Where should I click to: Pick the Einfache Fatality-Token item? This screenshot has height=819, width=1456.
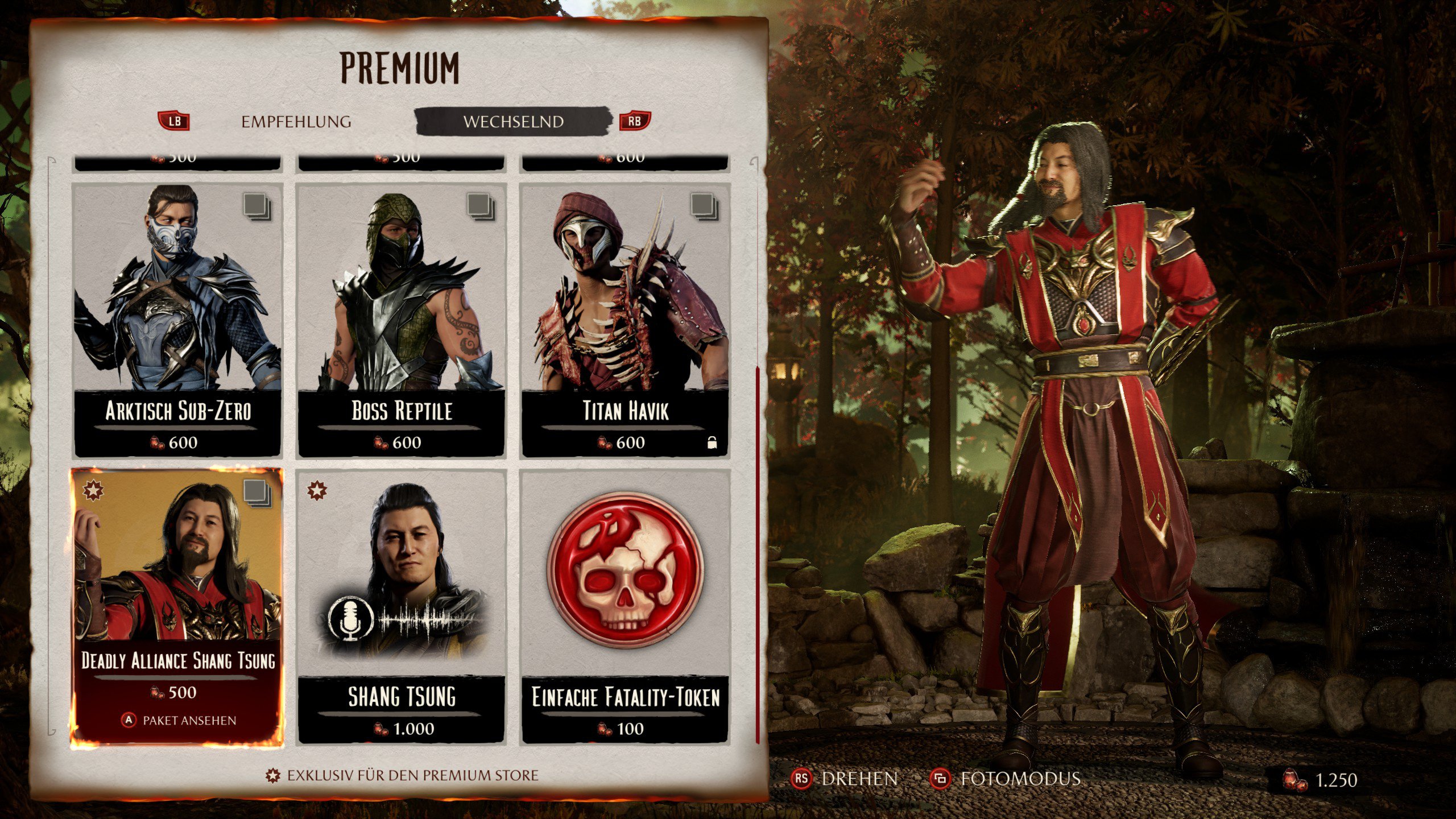625,606
